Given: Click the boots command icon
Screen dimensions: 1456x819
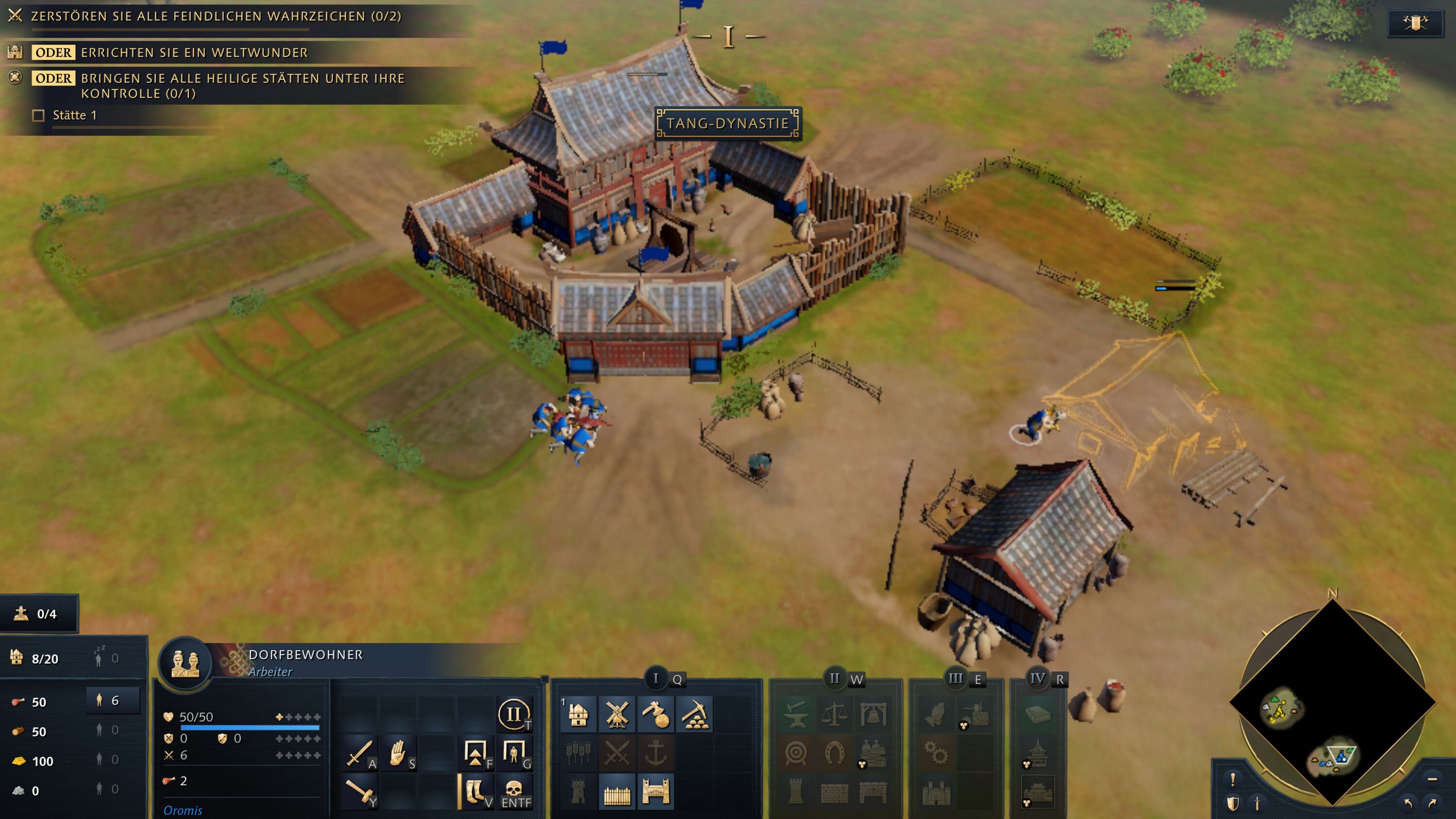Looking at the screenshot, I should click(475, 791).
